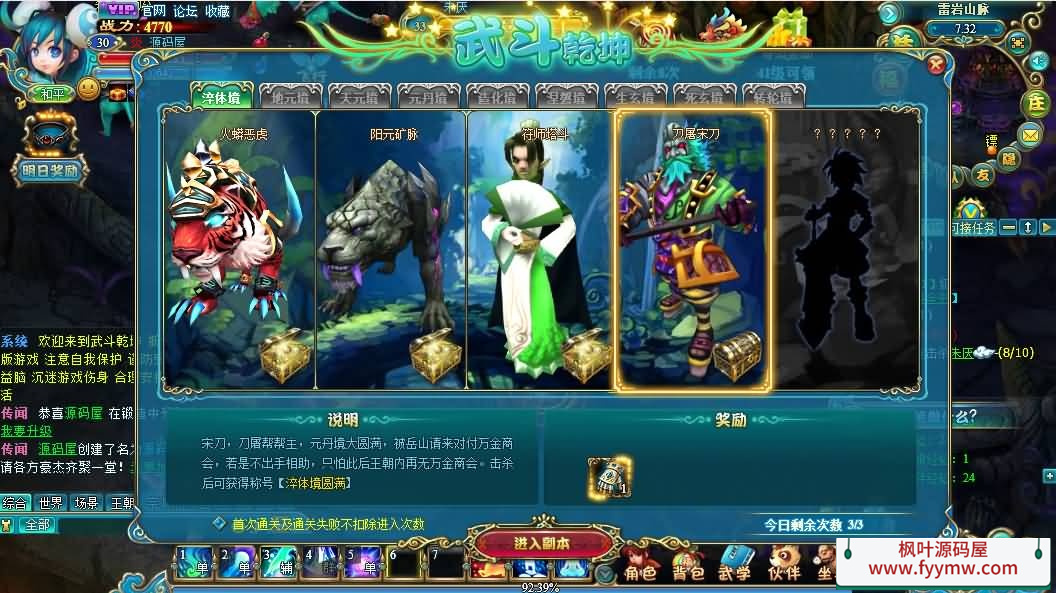Viewport: 1056px width, 593px height.
Task: Pick the 符师塔斗 boss card
Action: click(541, 250)
